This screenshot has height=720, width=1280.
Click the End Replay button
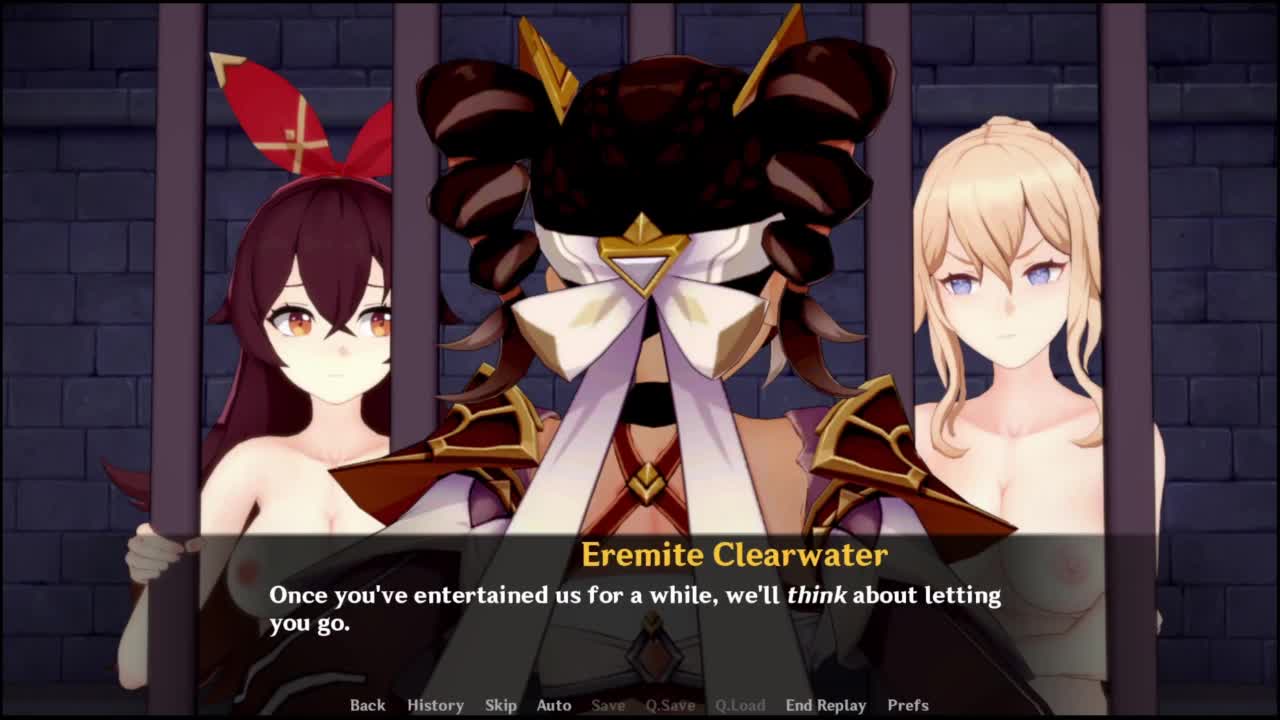pyautogui.click(x=825, y=705)
